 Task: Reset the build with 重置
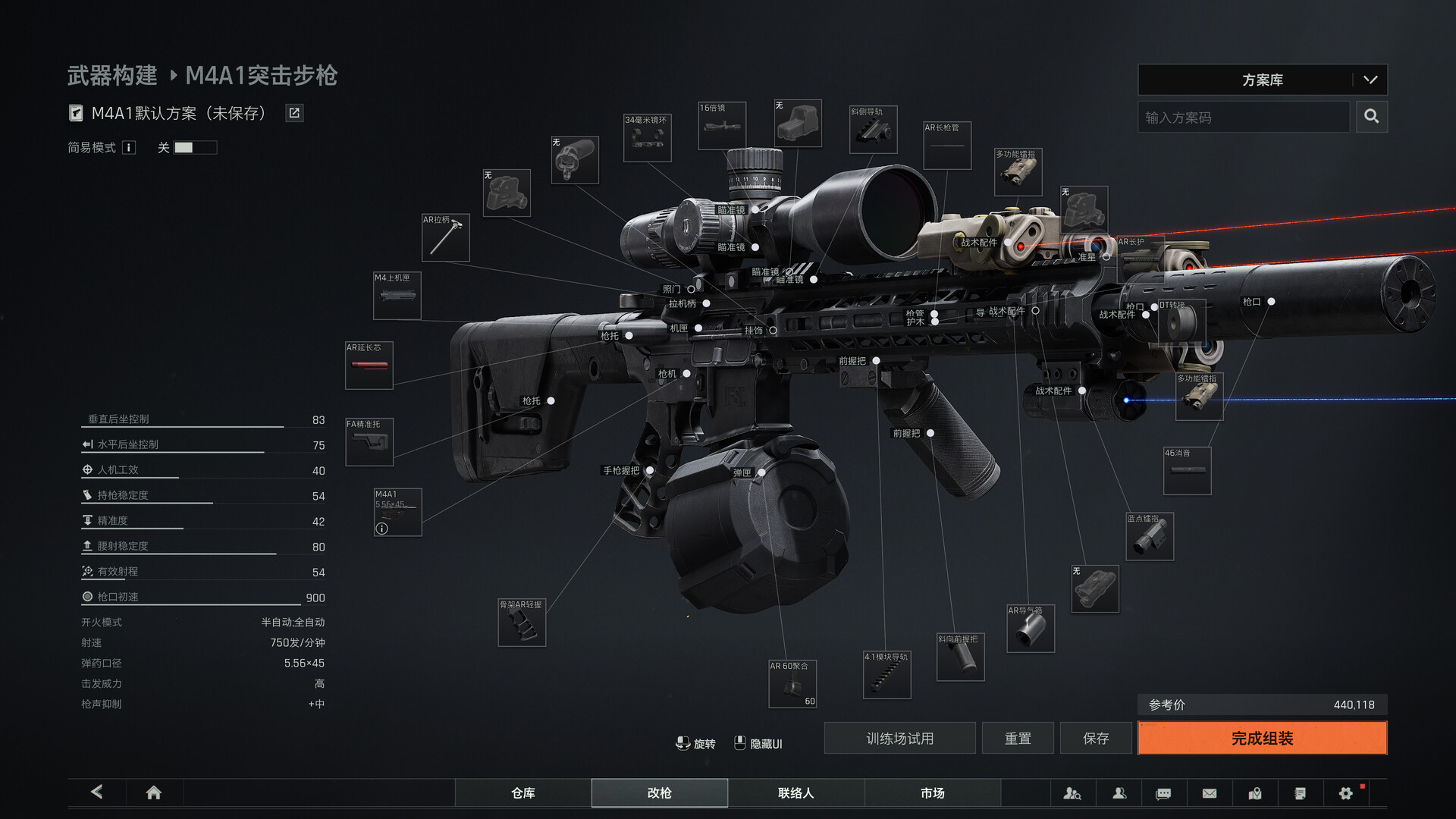tap(1018, 738)
